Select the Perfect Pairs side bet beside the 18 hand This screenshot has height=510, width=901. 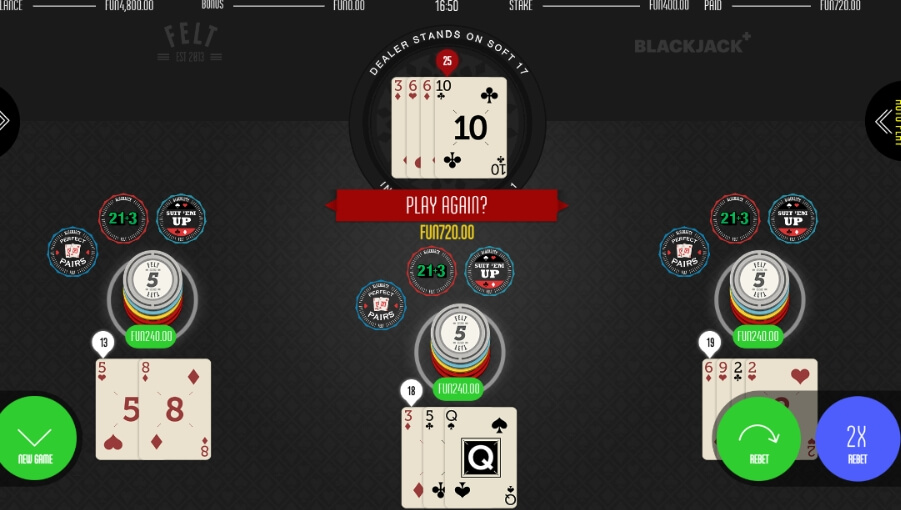pos(381,305)
